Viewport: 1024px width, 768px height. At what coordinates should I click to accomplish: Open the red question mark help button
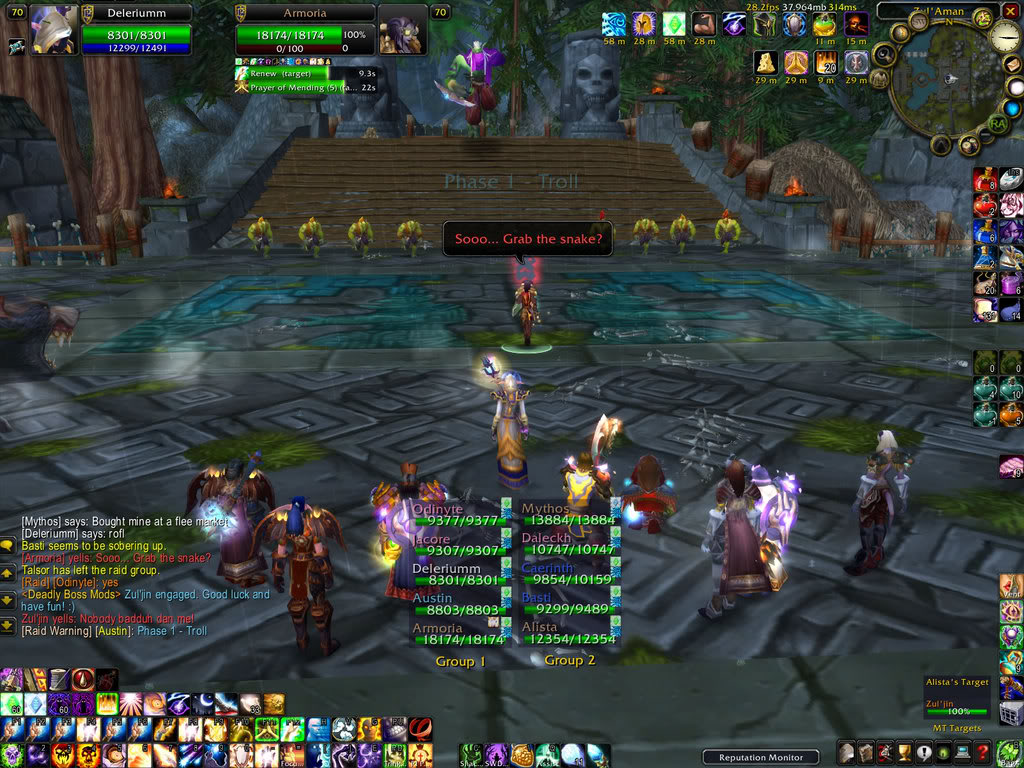pyautogui.click(x=983, y=752)
